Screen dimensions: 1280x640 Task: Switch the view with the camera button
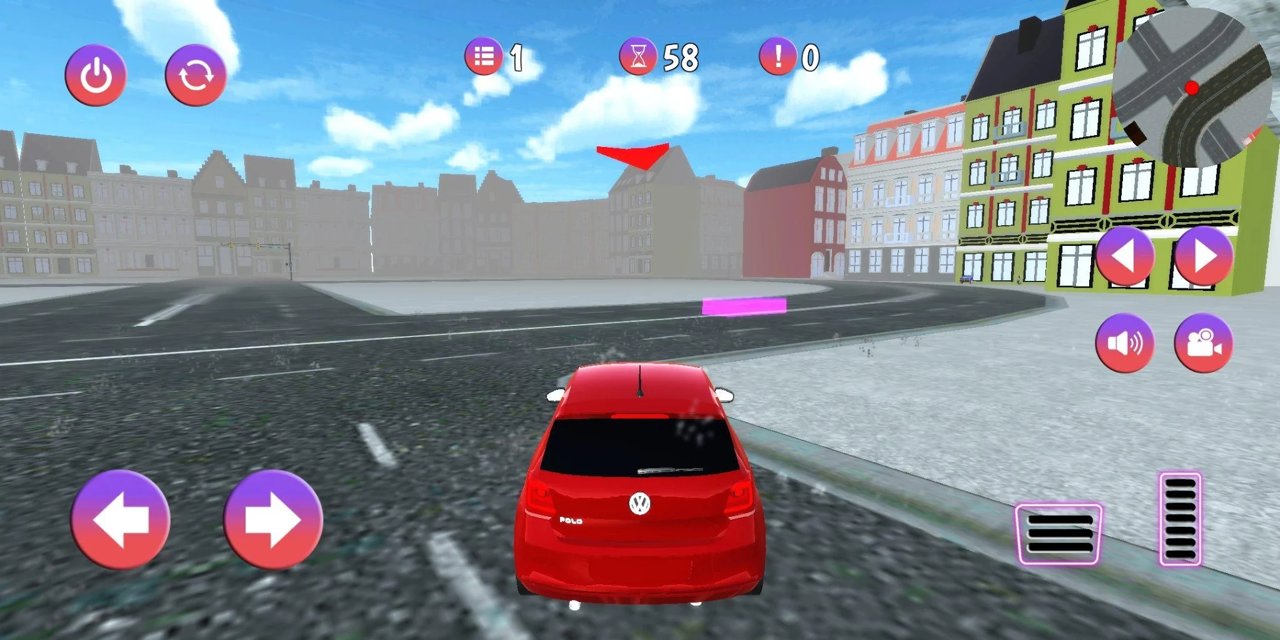[x=1203, y=343]
